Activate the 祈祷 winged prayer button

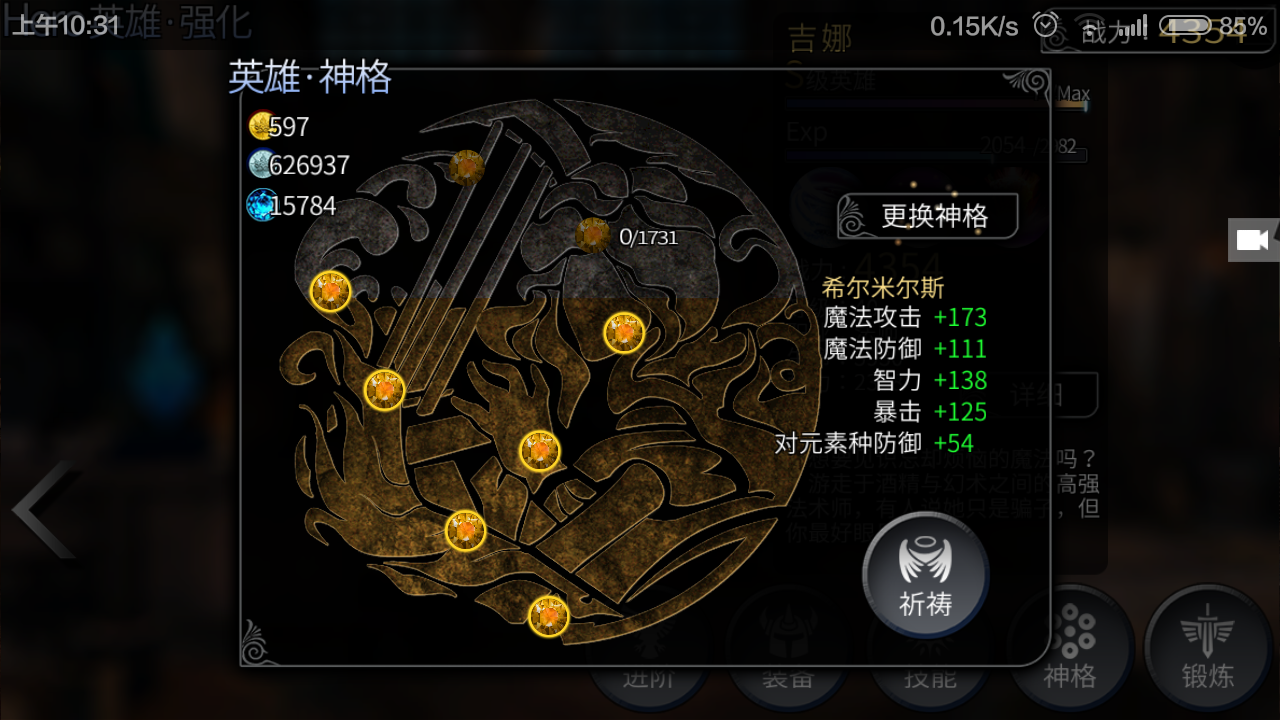pyautogui.click(x=925, y=575)
